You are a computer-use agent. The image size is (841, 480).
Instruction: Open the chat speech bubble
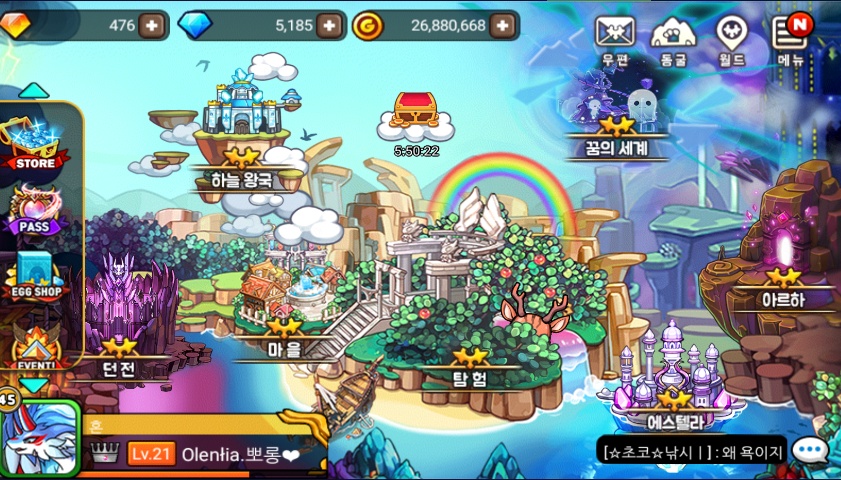tap(809, 451)
